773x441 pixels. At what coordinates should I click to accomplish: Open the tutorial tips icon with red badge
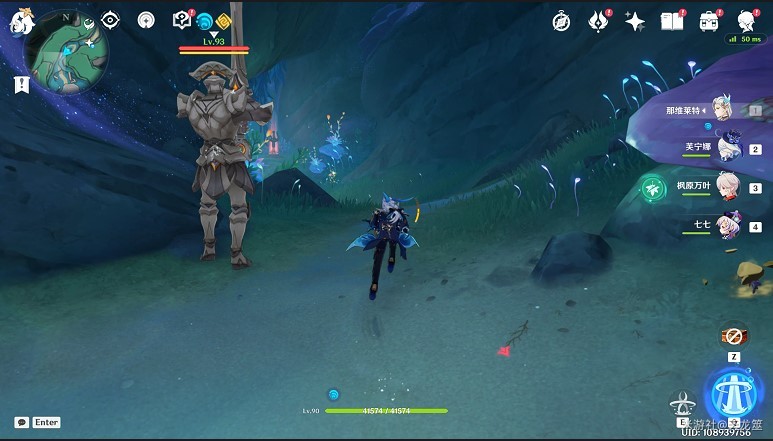[x=182, y=20]
